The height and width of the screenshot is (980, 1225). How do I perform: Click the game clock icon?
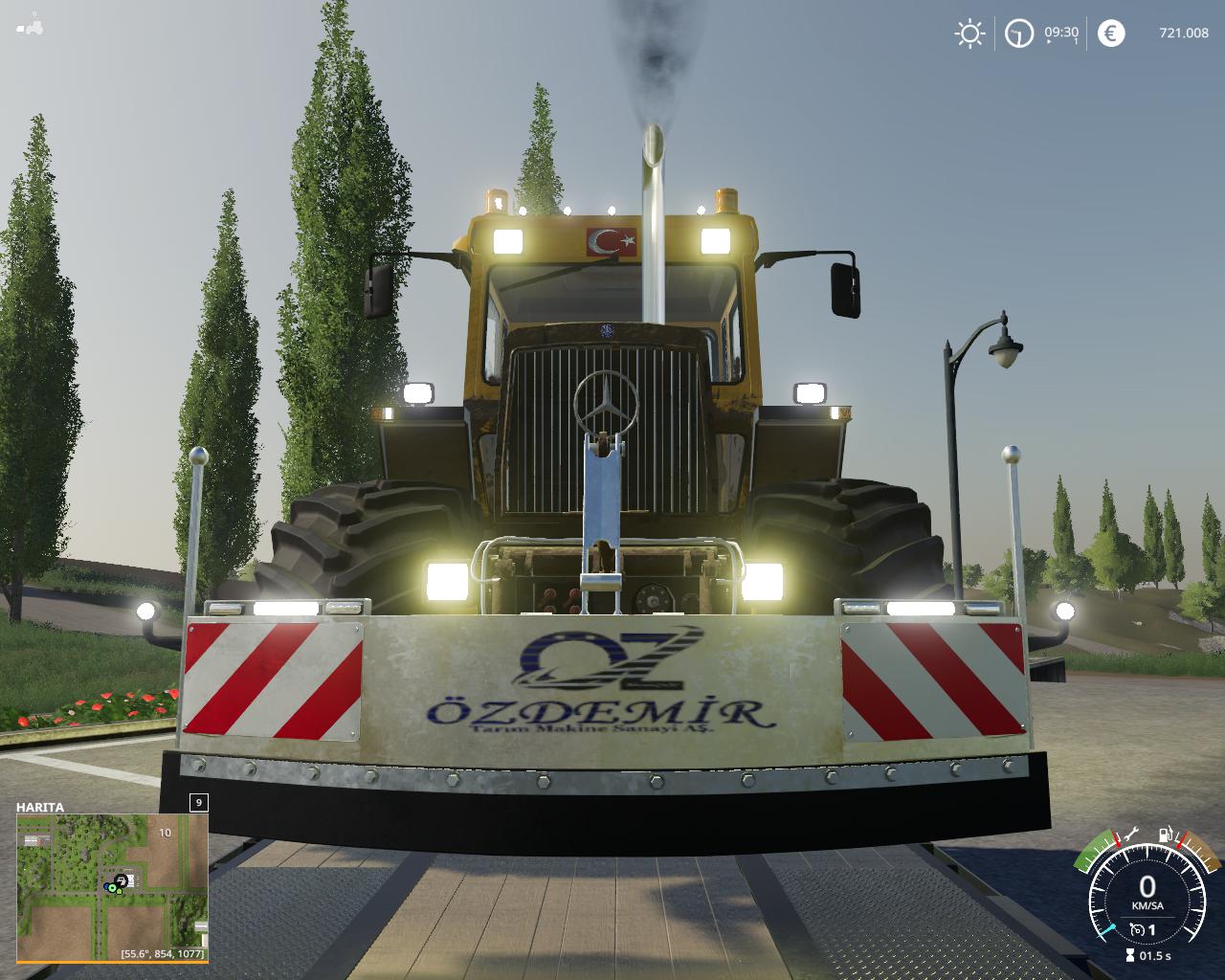(x=1018, y=34)
